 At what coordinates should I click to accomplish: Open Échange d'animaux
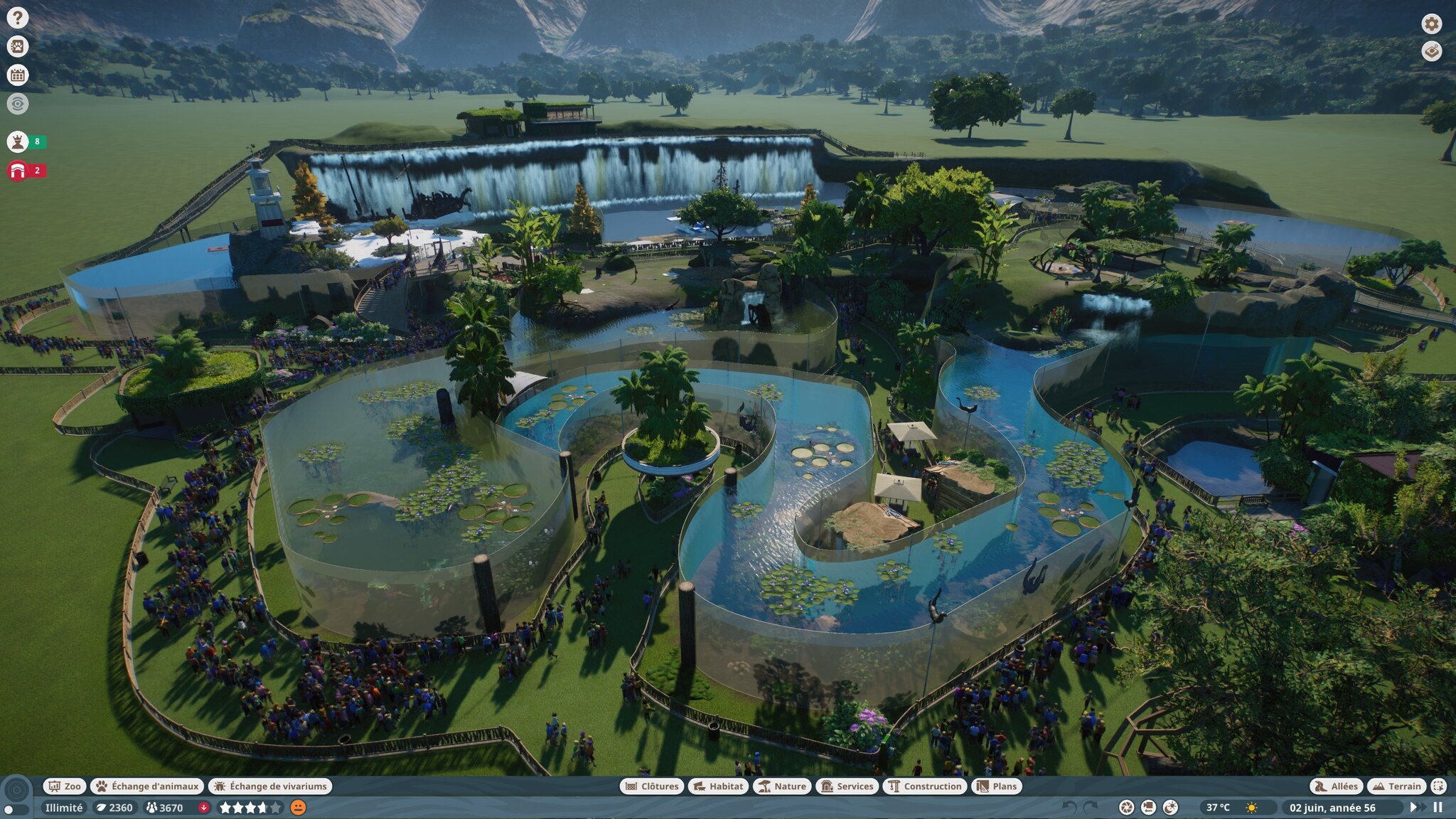click(x=147, y=786)
